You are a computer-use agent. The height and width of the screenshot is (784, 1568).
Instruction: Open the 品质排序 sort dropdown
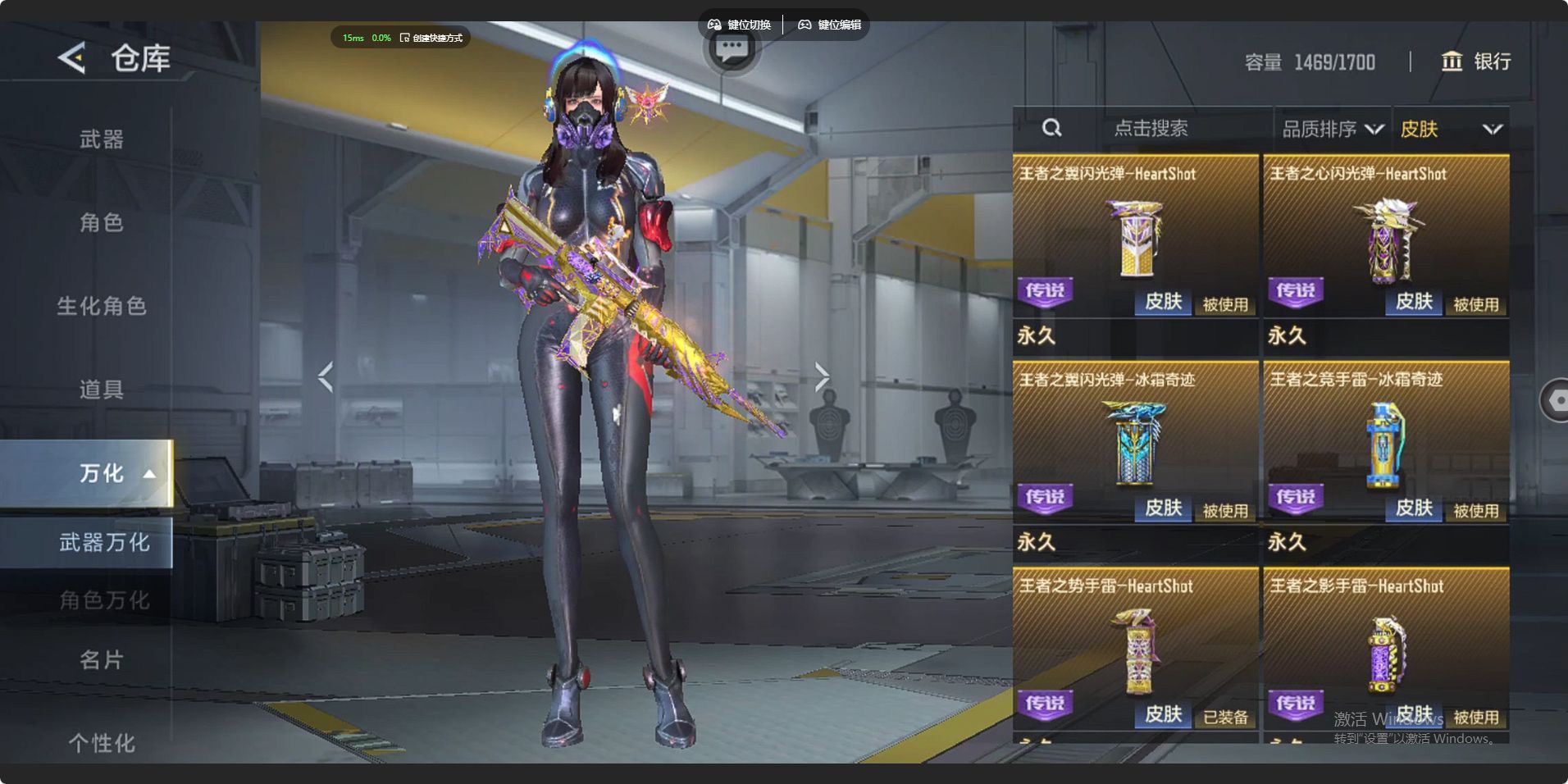1332,129
